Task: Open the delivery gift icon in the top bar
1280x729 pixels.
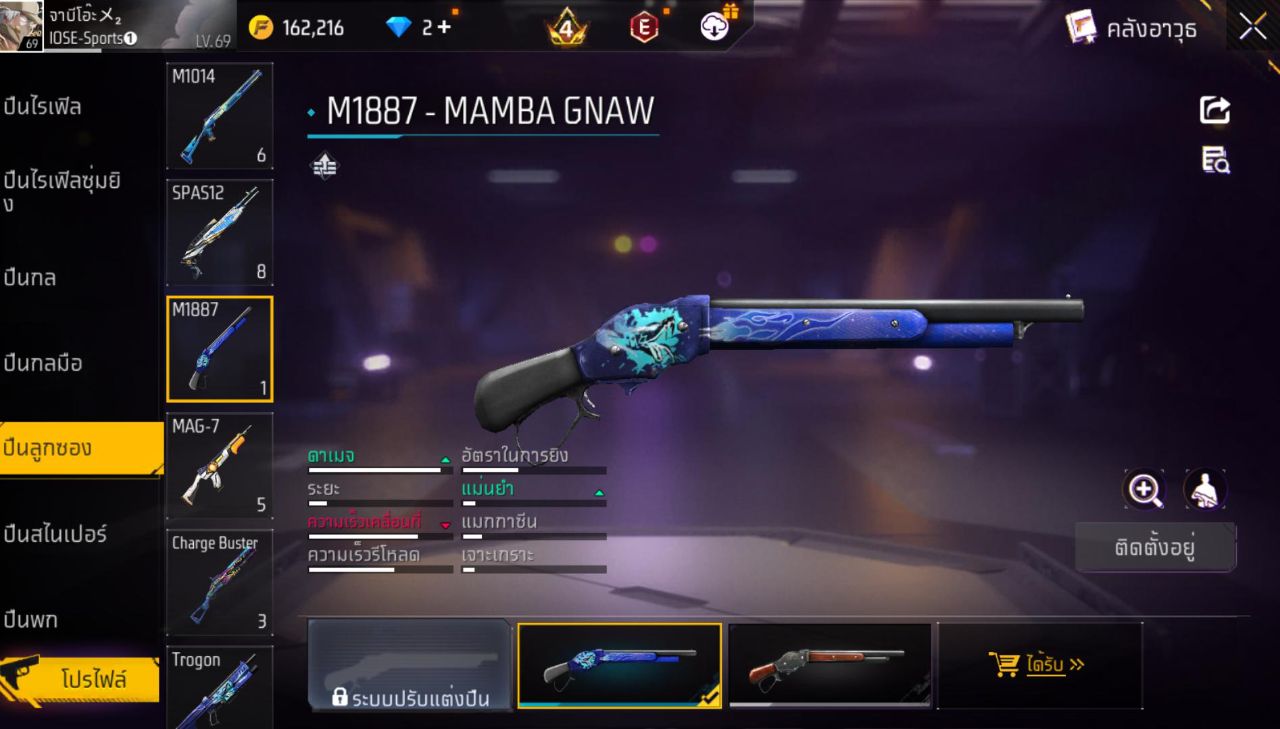Action: 713,27
